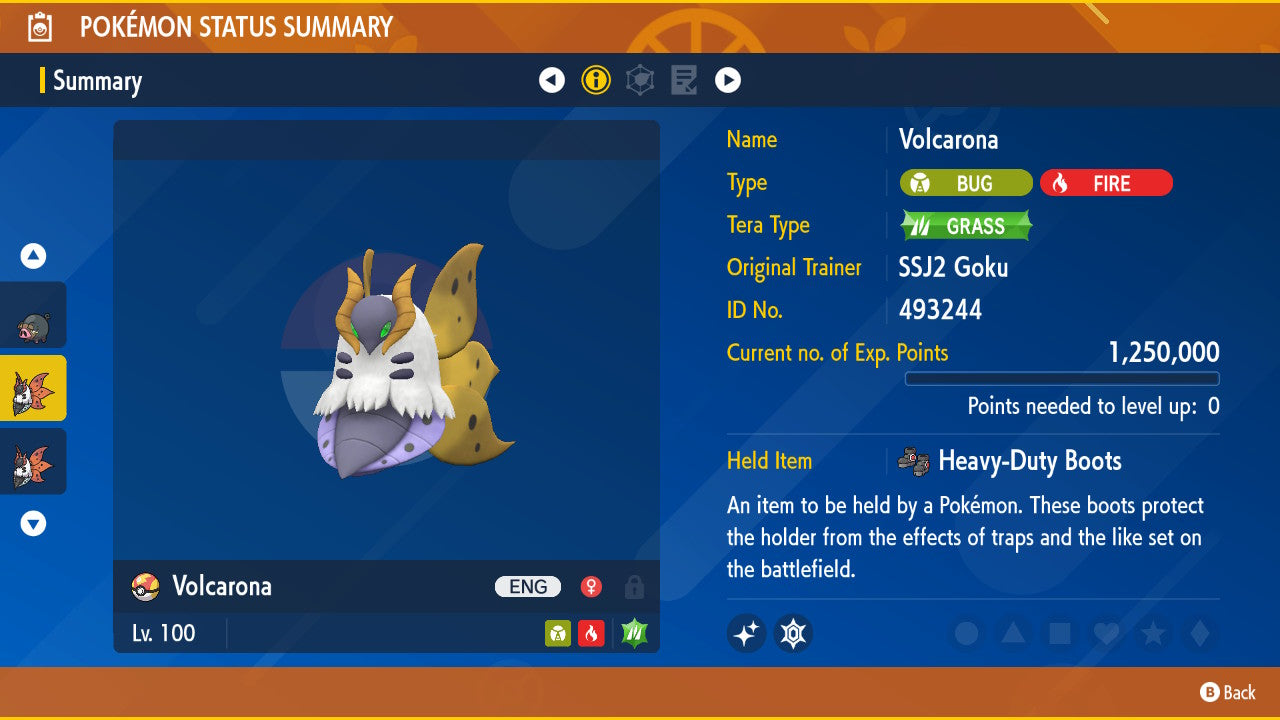Screen dimensions: 1280x720
Task: Open the moves and memo tab
Action: tap(684, 80)
